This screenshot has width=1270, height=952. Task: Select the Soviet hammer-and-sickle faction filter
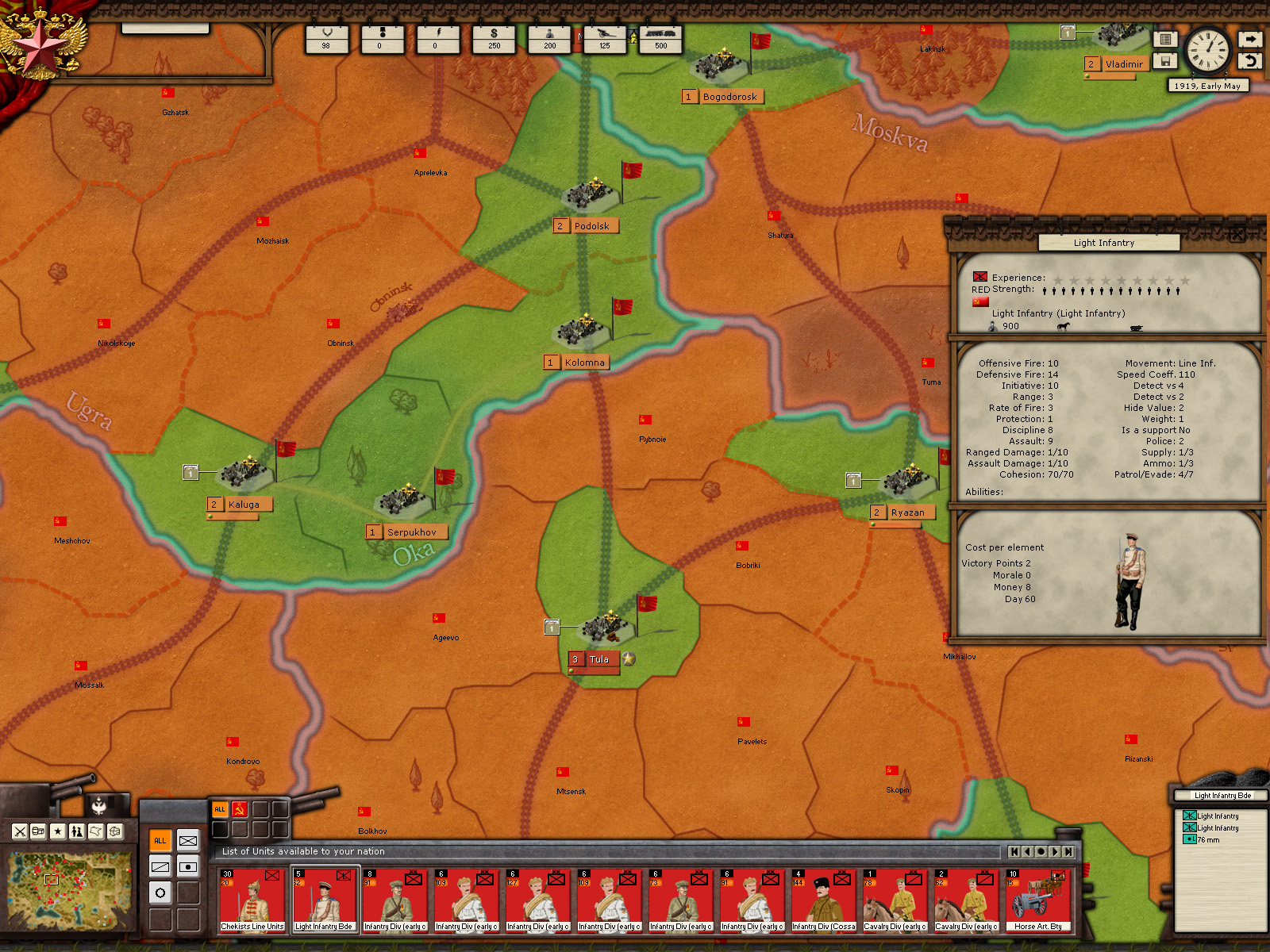[x=239, y=809]
